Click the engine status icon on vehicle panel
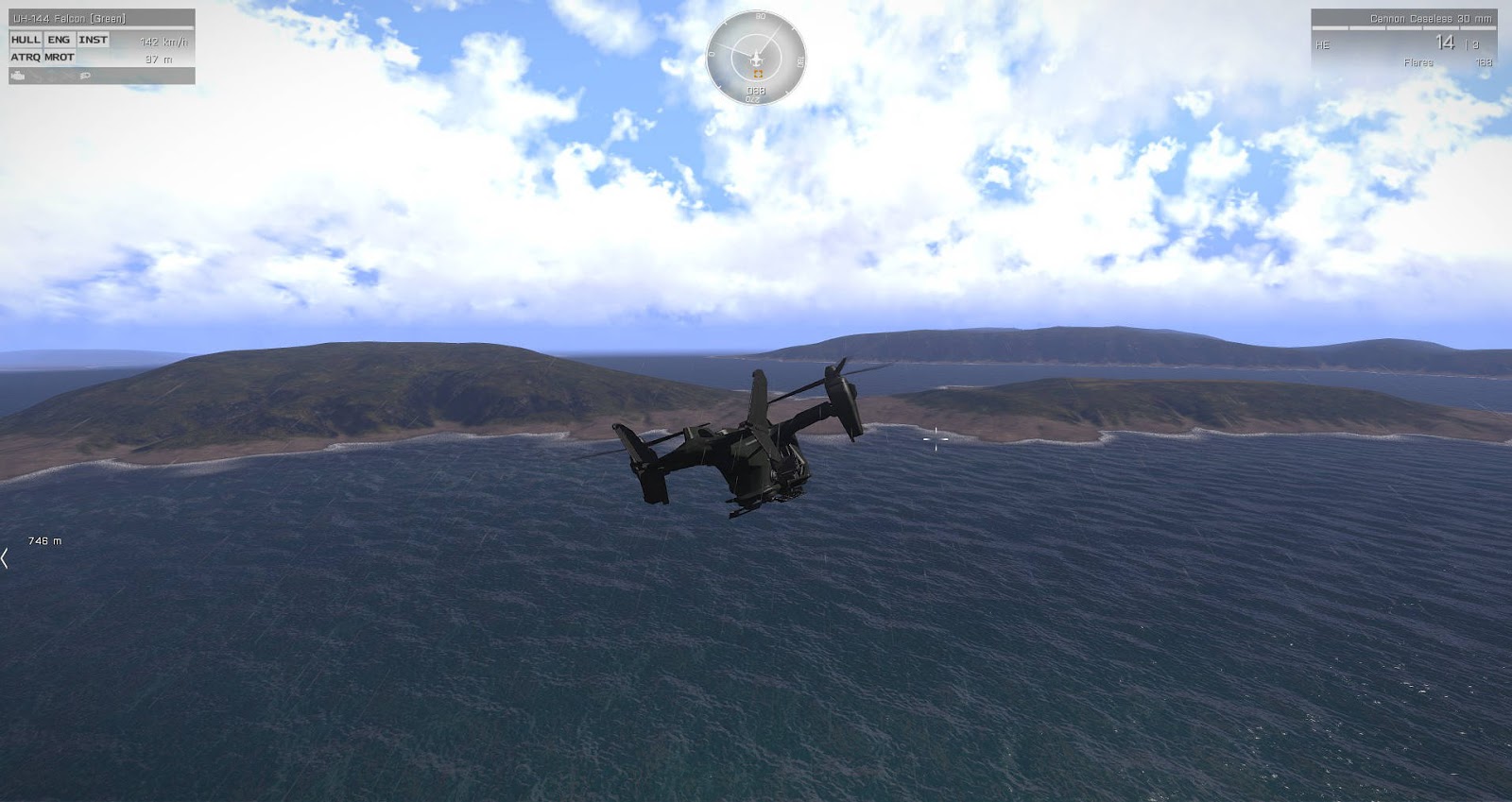 17,76
